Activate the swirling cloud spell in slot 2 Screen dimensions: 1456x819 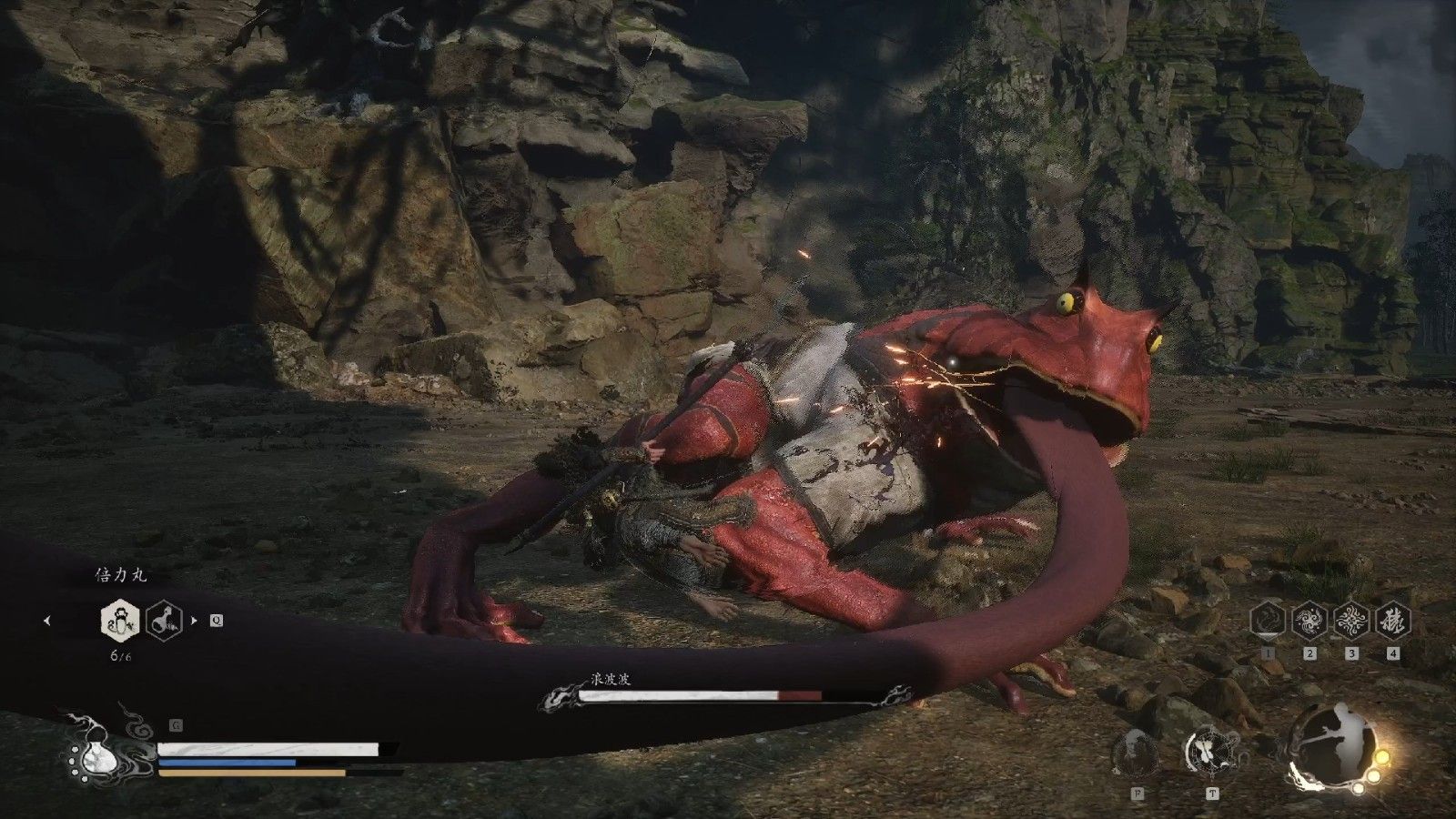pyautogui.click(x=1309, y=621)
